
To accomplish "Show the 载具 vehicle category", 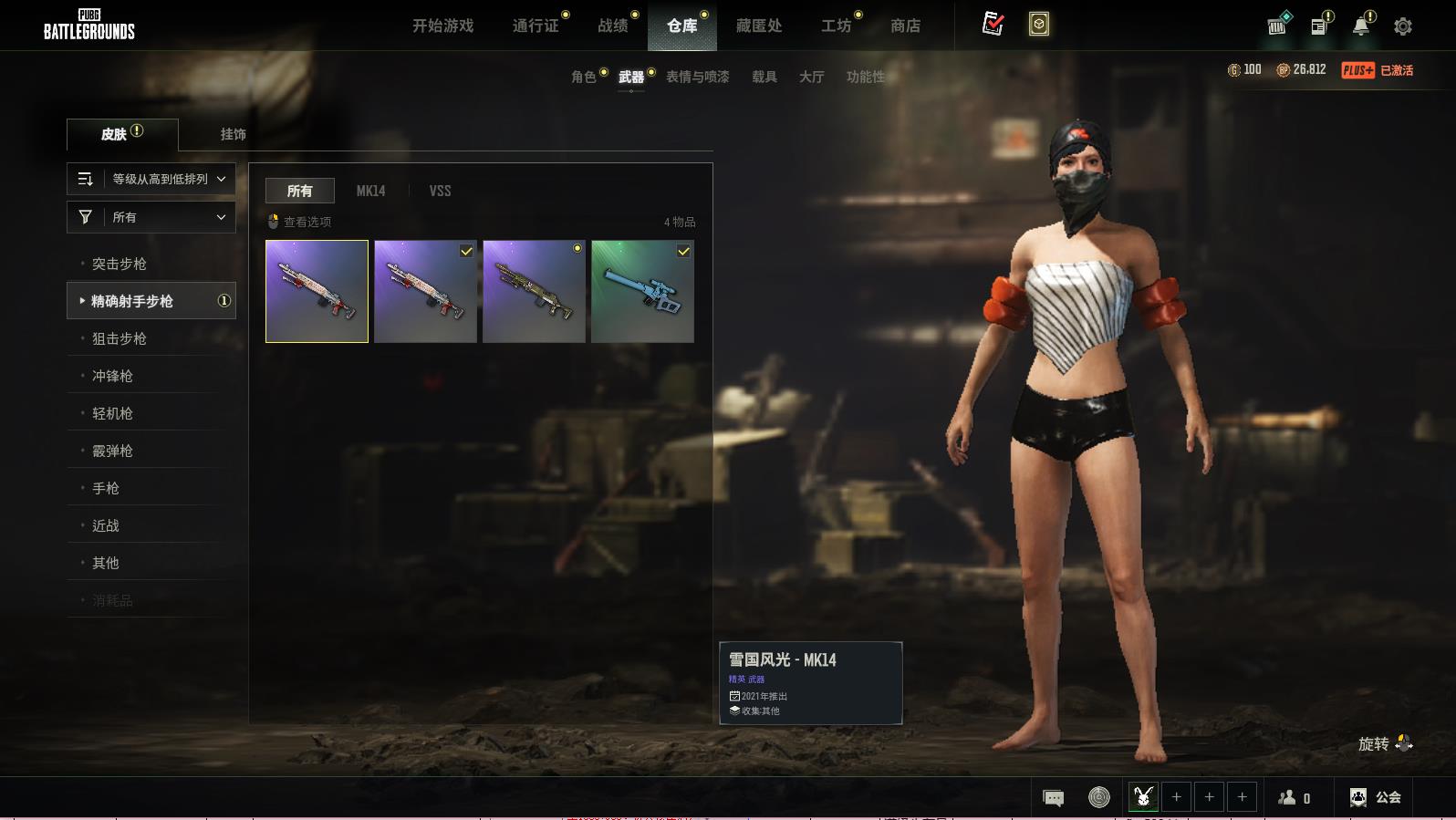I will (x=764, y=77).
